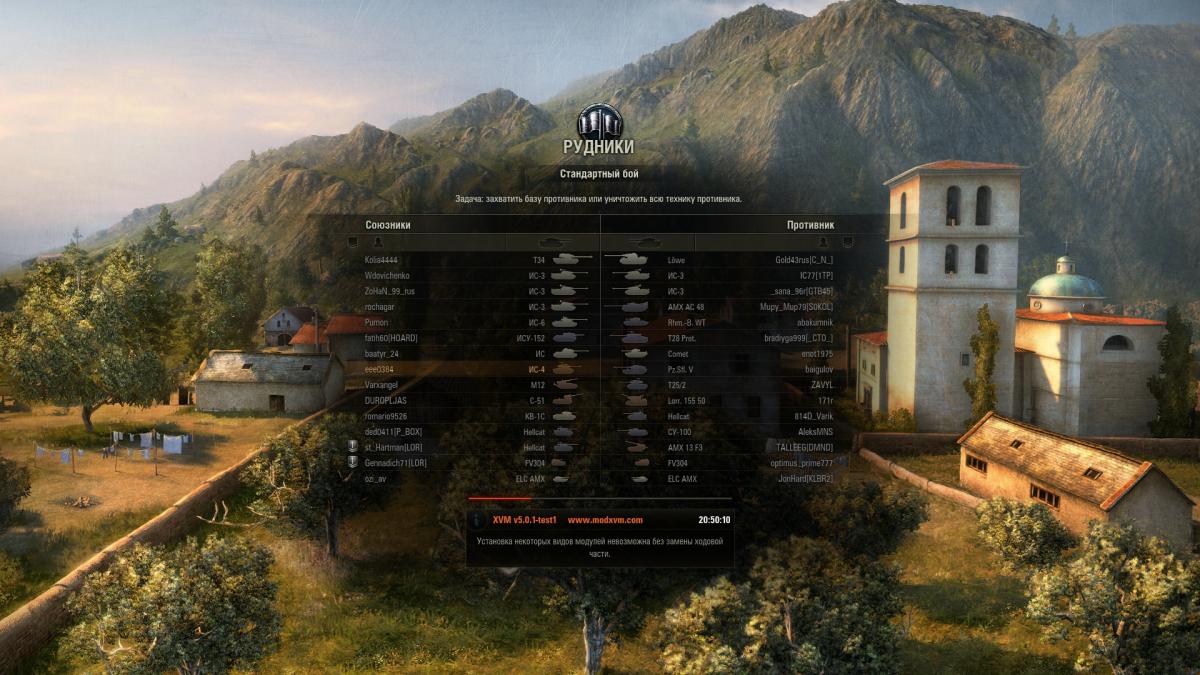Choose ally fatih60[HOARD] with ИСУ-152
Screen dimensions: 1200x675
[391, 338]
